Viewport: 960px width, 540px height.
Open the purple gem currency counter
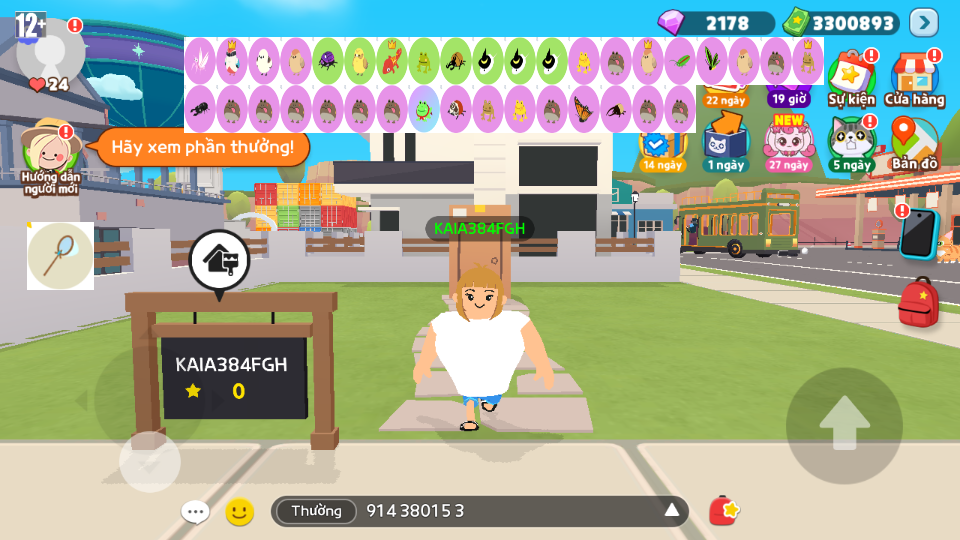coord(716,23)
